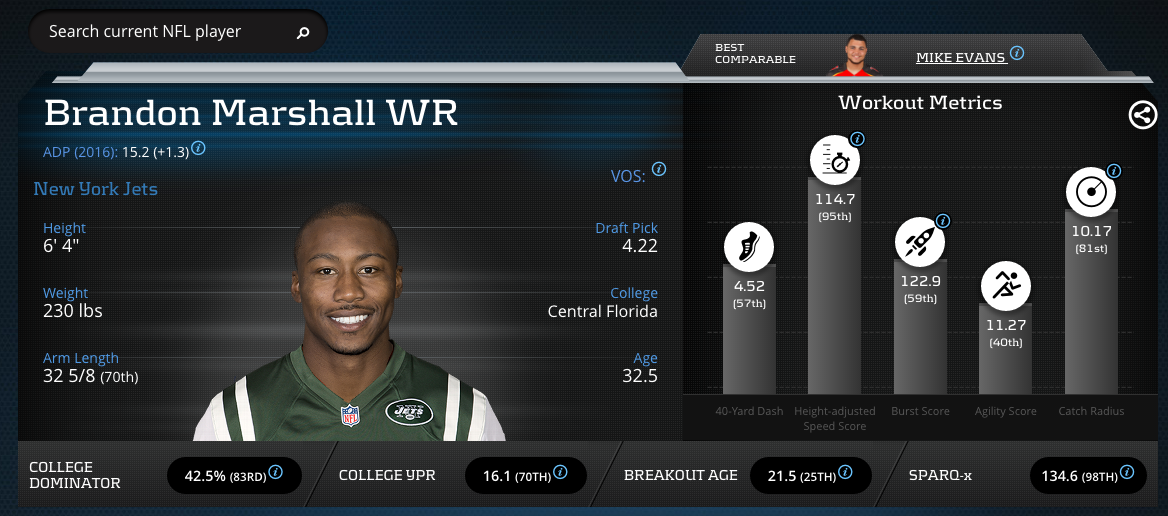
Task: Show Breakout Age info tooltip
Action: (x=847, y=472)
